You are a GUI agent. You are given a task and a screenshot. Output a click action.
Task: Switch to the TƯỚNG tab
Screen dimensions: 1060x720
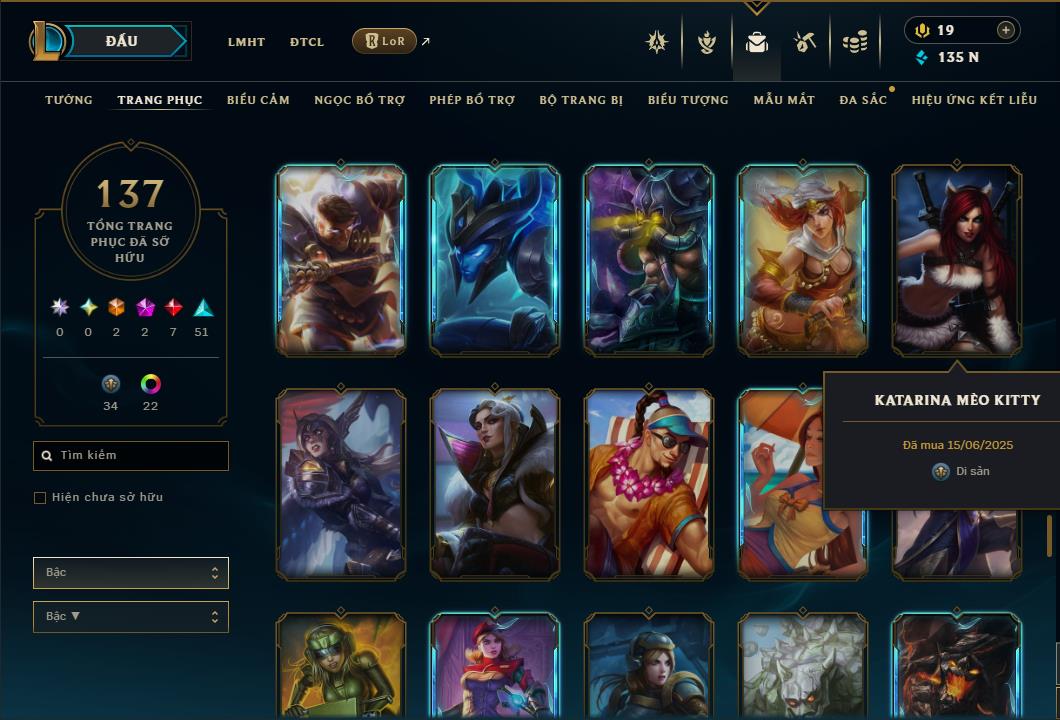[x=69, y=100]
